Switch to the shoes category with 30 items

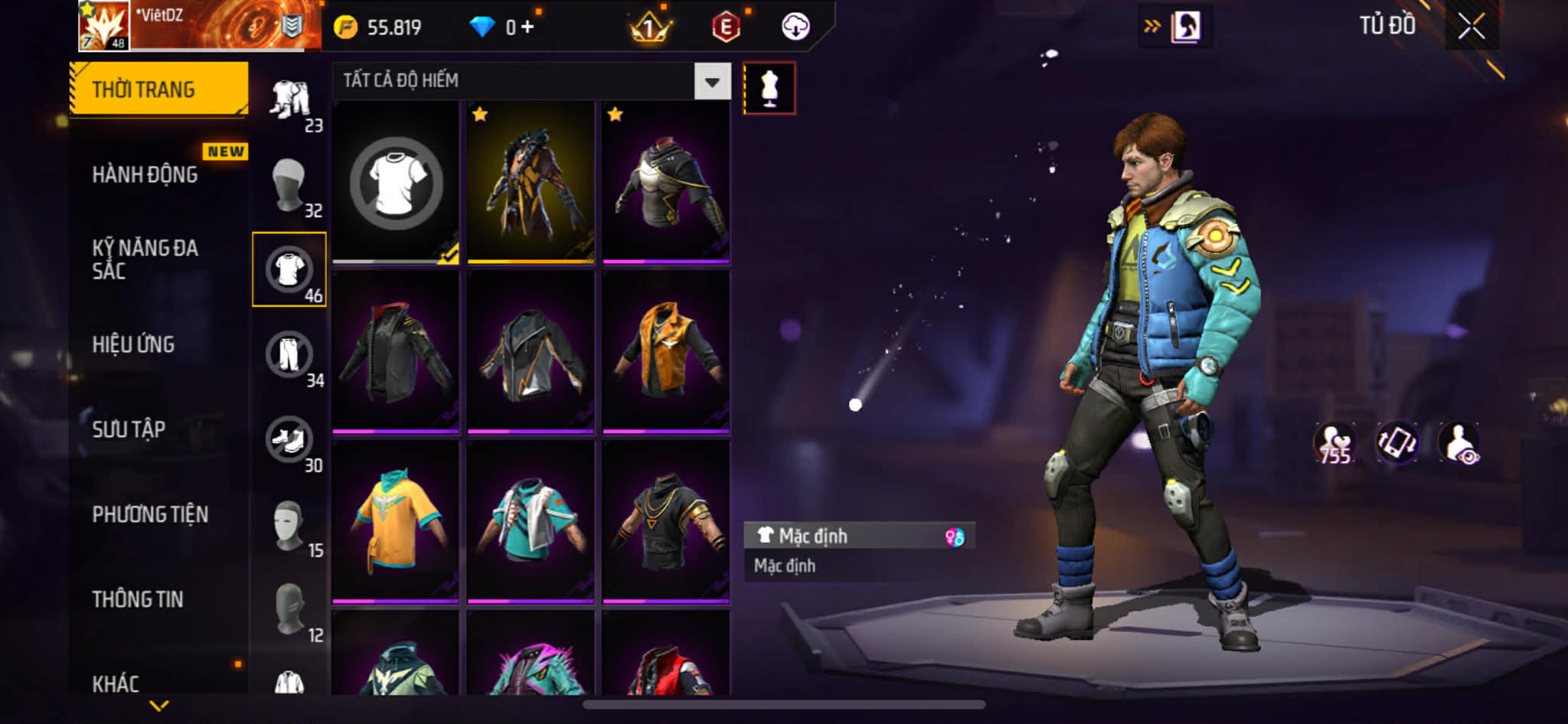point(289,440)
